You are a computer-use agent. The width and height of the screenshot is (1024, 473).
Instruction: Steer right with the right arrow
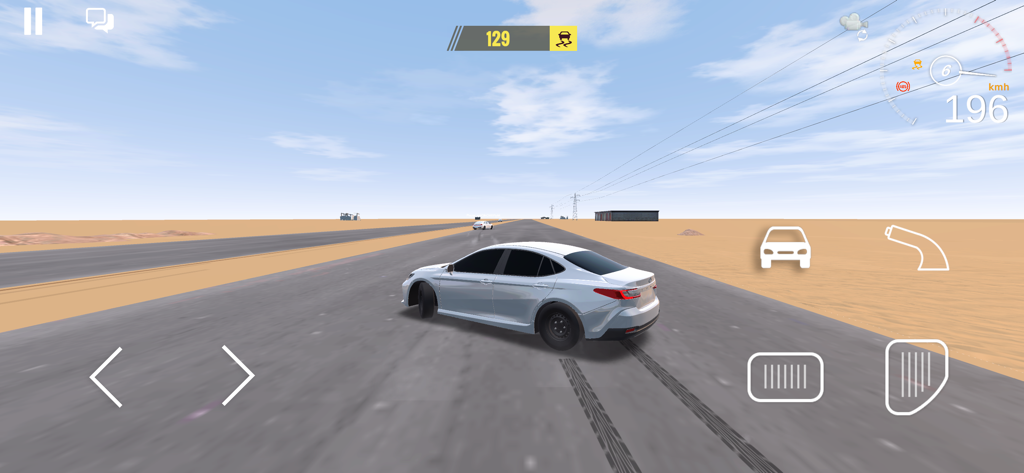point(237,376)
